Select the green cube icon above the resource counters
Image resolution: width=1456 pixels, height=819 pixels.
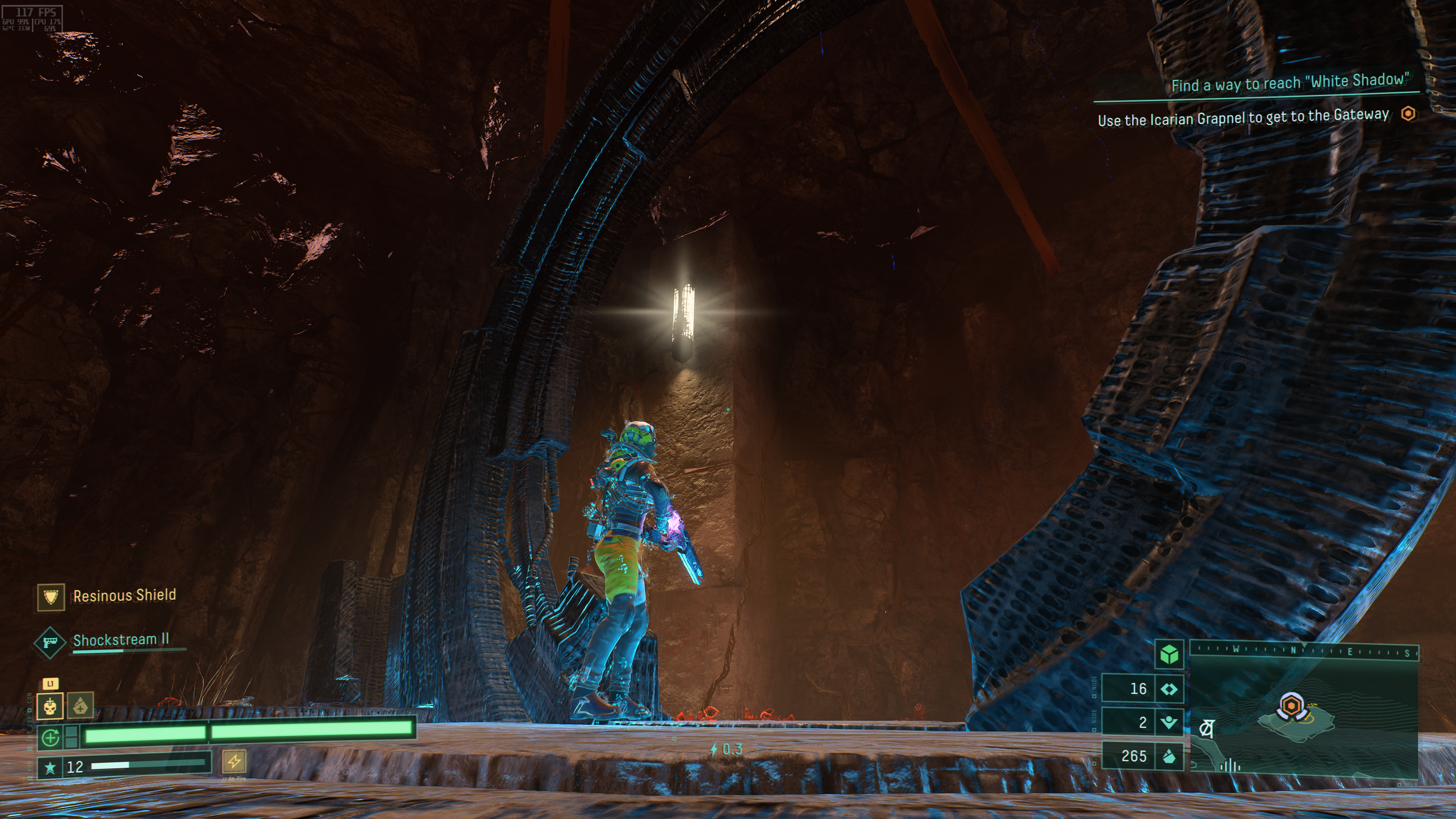pyautogui.click(x=1169, y=655)
